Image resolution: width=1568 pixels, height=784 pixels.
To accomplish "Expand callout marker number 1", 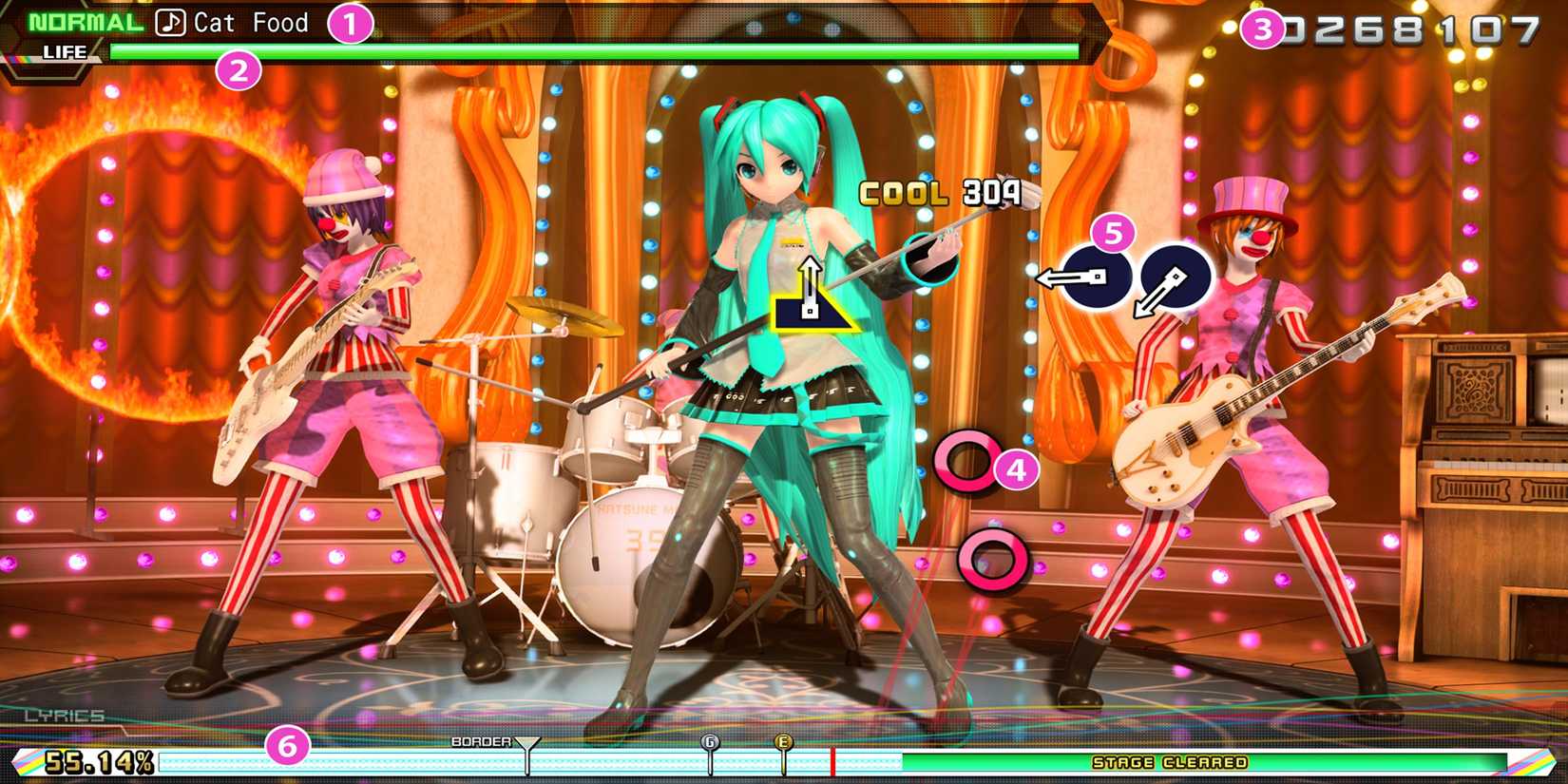I will tap(353, 24).
